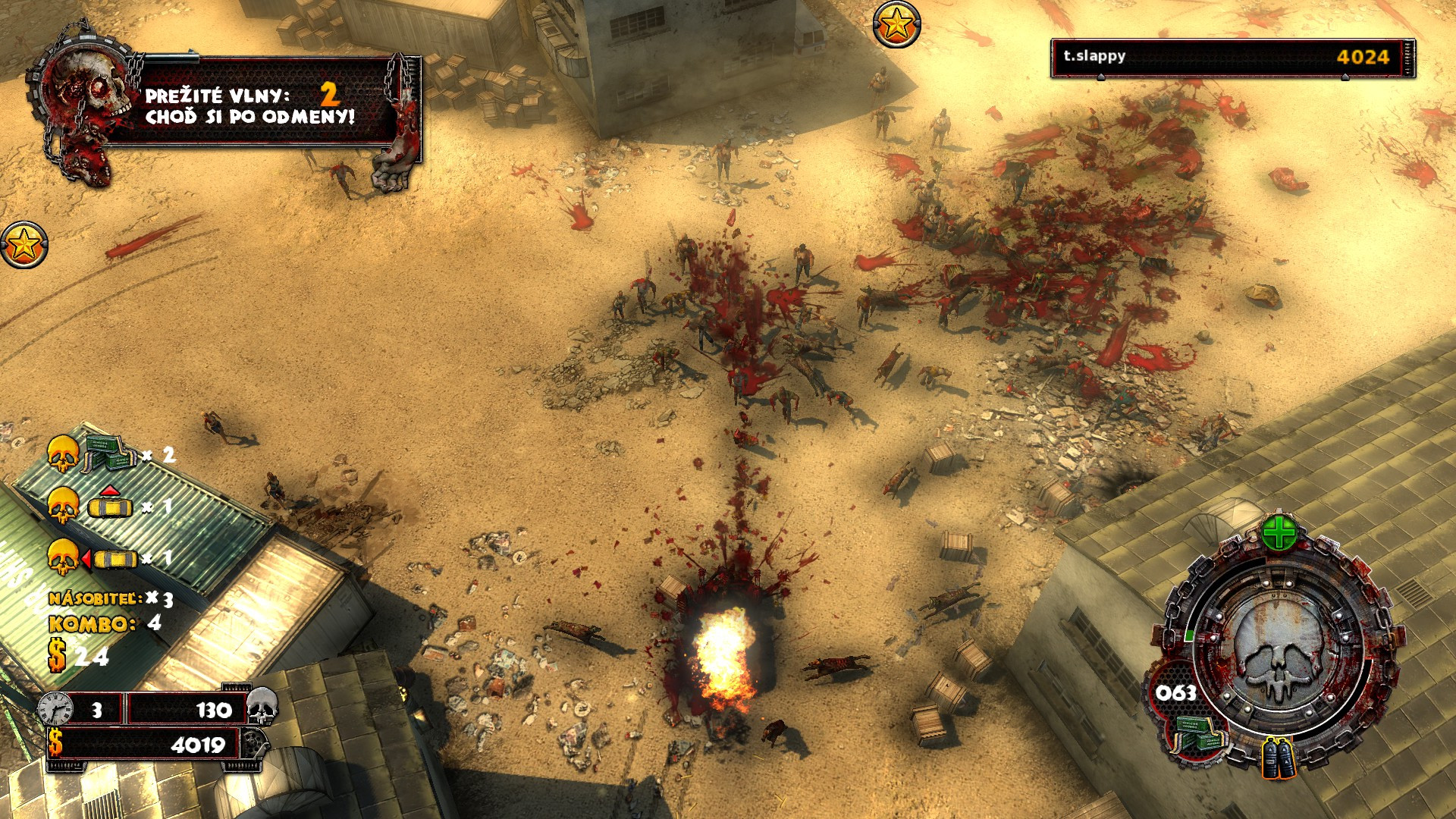Click the star marker at the top edge
Image resolution: width=1456 pixels, height=819 pixels.
point(896,24)
